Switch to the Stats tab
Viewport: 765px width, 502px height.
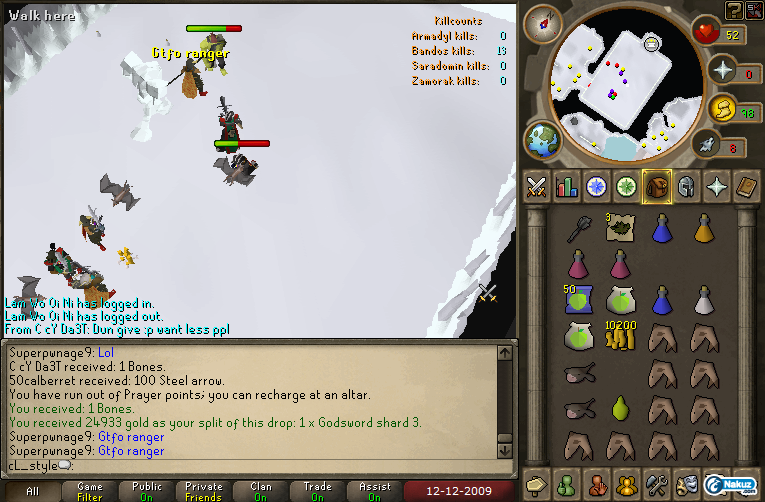point(566,186)
